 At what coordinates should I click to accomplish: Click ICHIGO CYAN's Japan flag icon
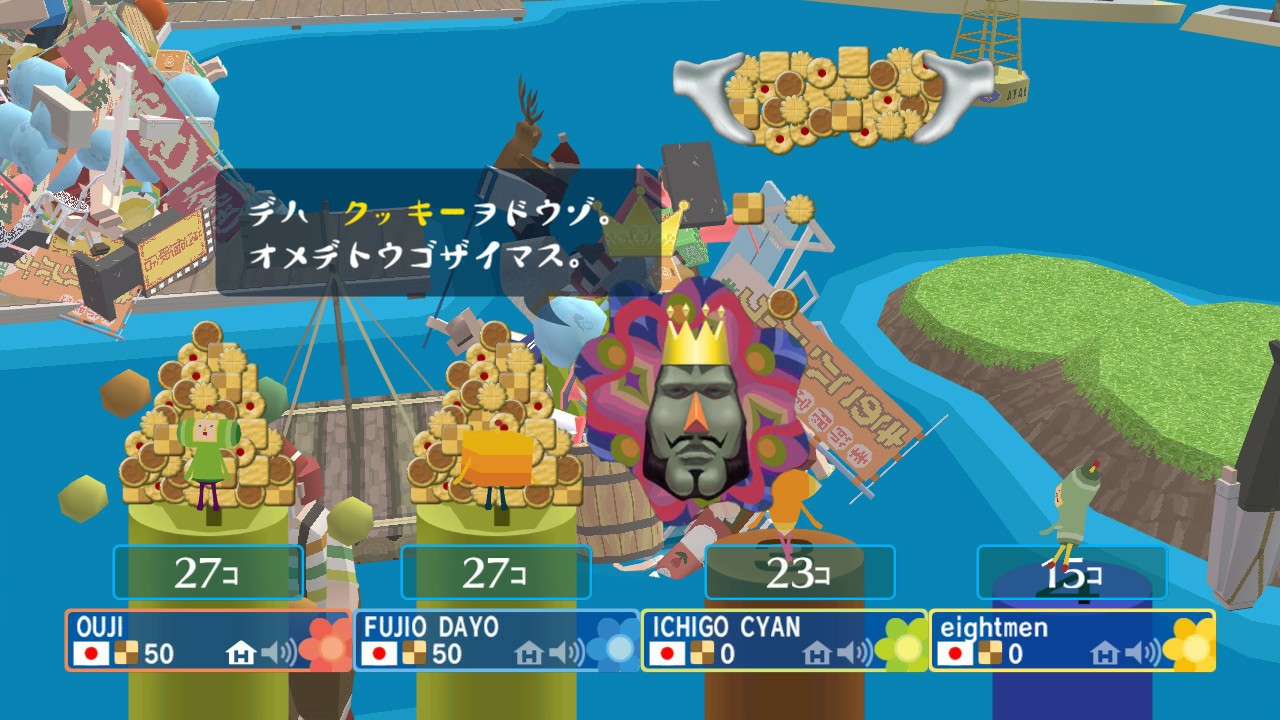(666, 654)
